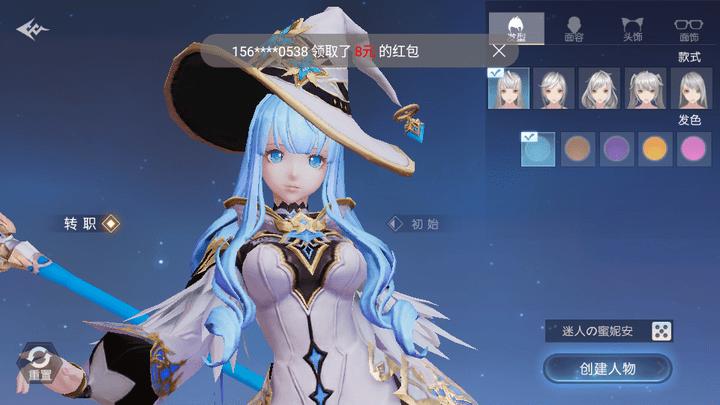The height and width of the screenshot is (405, 720).
Task: Switch to the 面饰 glasses tab
Action: click(688, 29)
